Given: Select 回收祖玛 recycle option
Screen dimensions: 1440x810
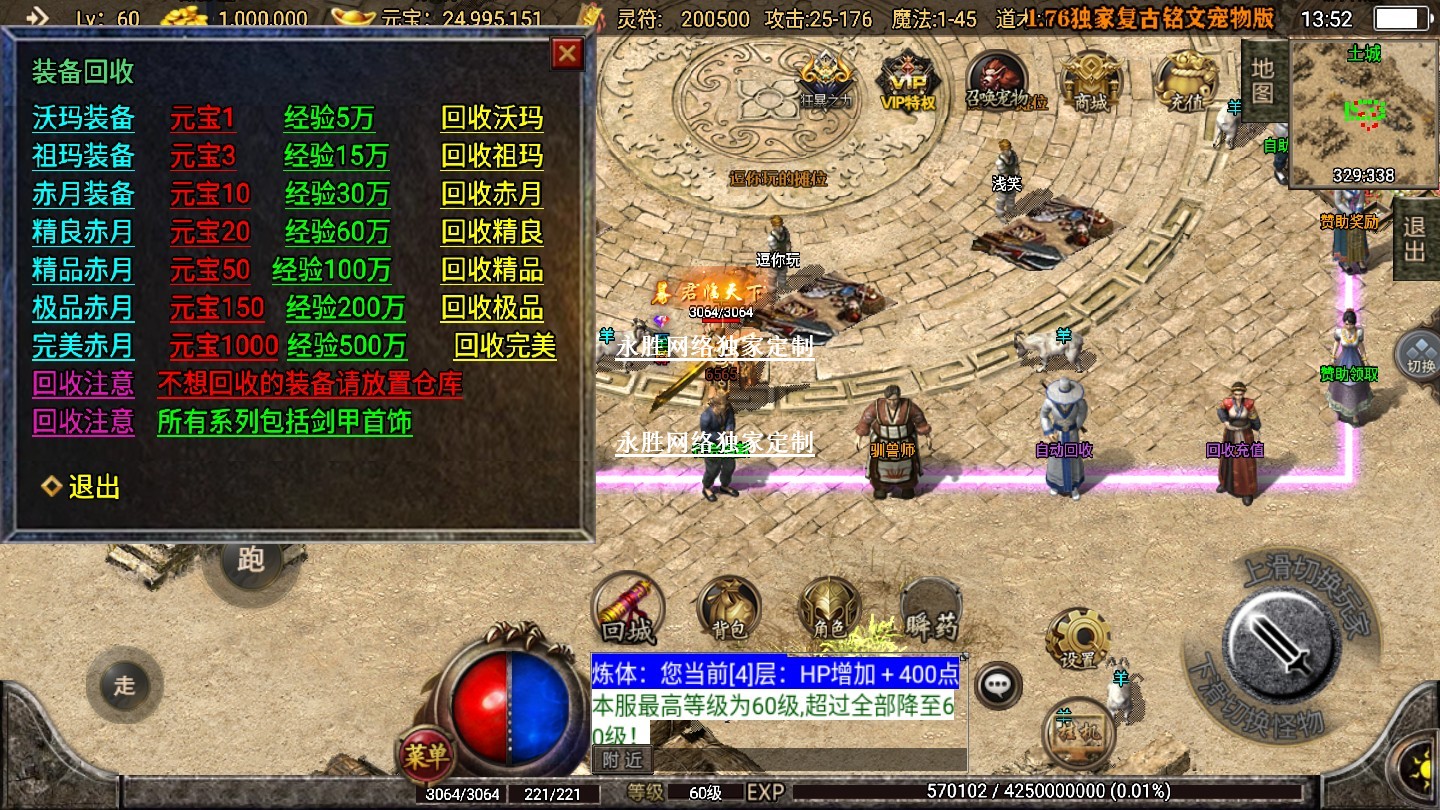Looking at the screenshot, I should (492, 157).
